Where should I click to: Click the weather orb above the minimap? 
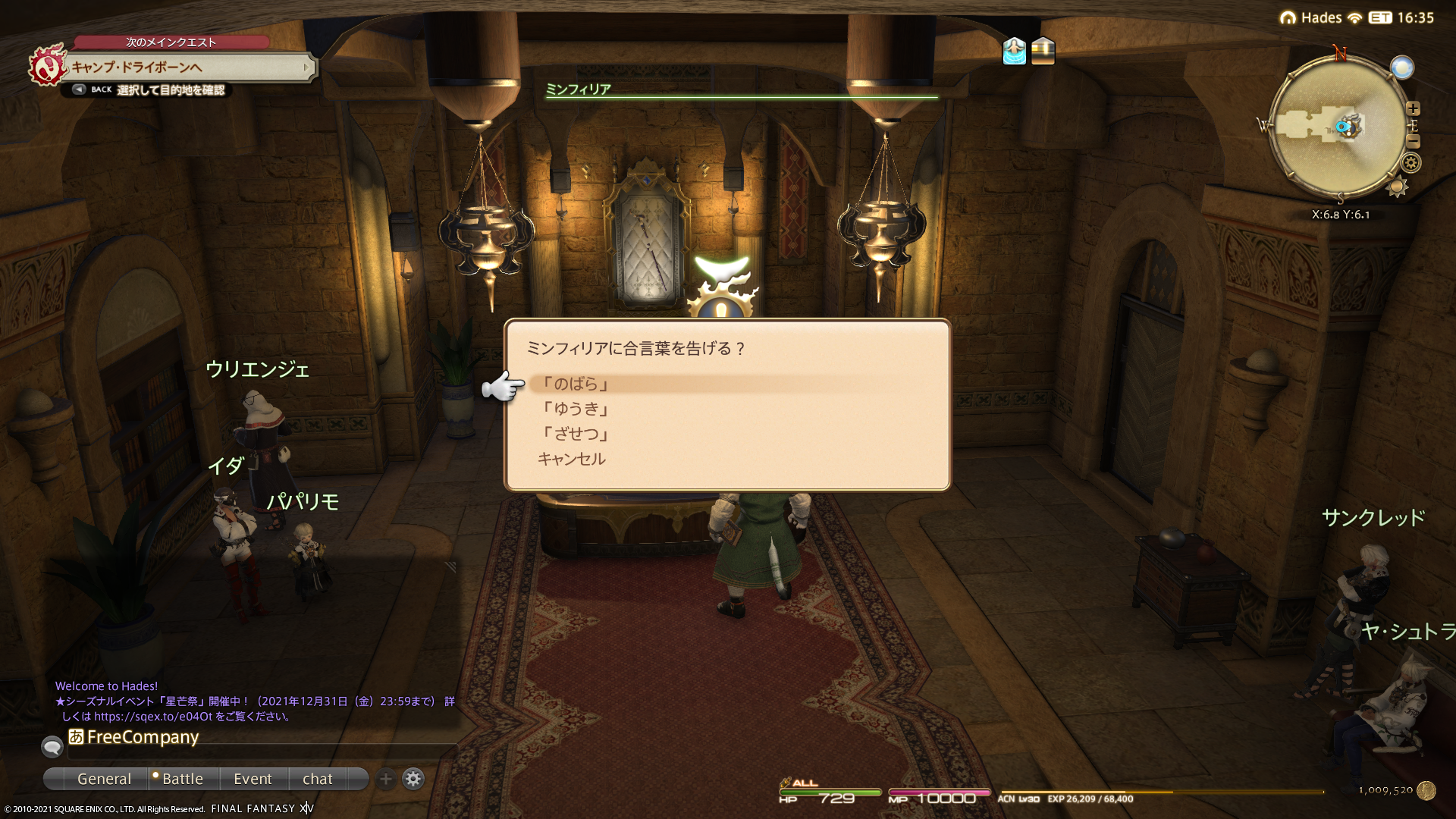point(1402,67)
